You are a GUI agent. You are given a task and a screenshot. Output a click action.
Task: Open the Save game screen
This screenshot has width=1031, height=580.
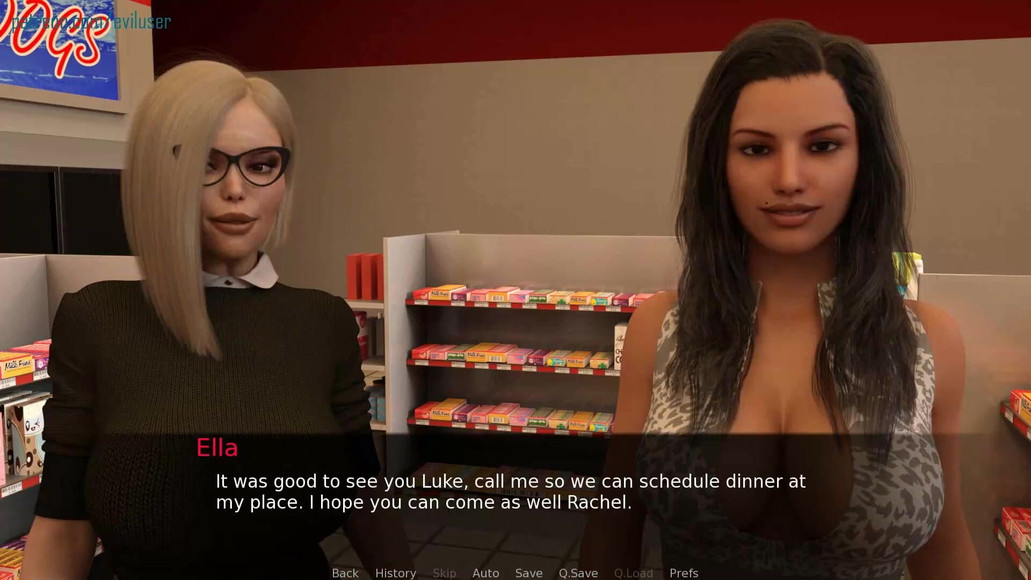[x=529, y=573]
